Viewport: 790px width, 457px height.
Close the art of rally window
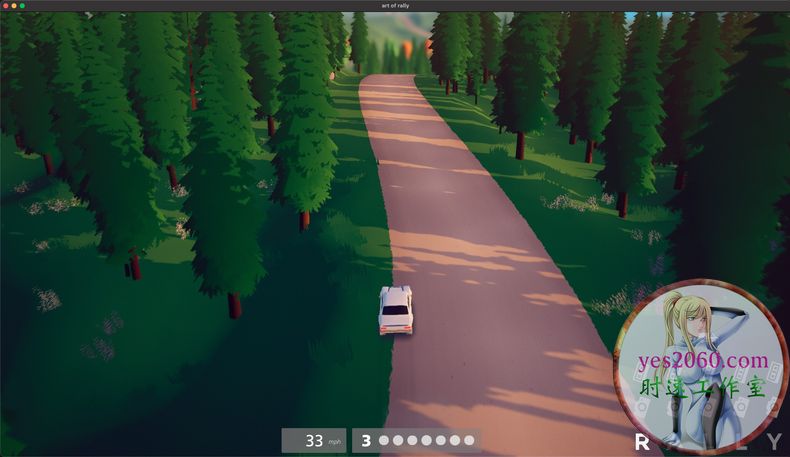[6, 6]
